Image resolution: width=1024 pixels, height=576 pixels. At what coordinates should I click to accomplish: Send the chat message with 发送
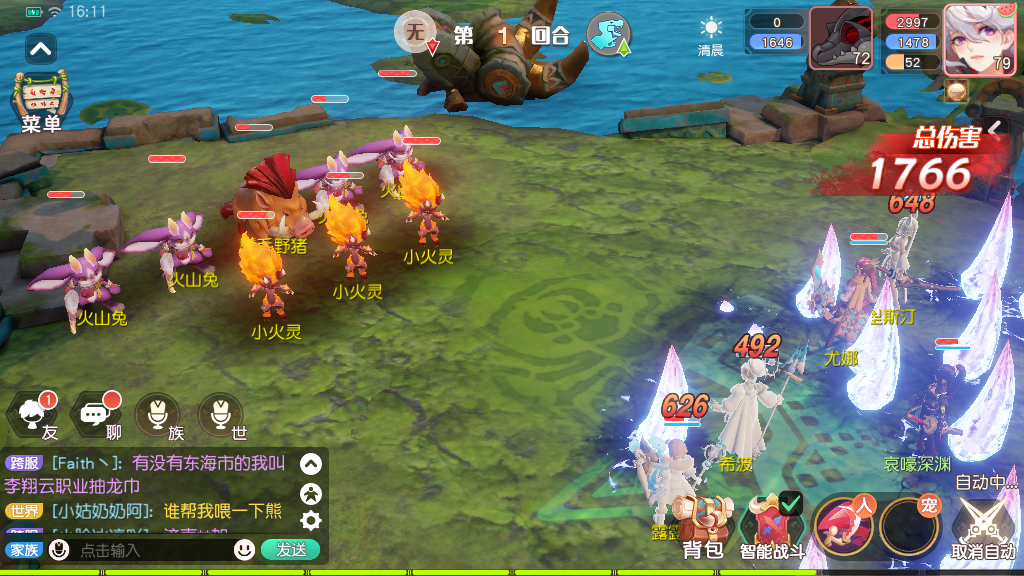tap(290, 549)
